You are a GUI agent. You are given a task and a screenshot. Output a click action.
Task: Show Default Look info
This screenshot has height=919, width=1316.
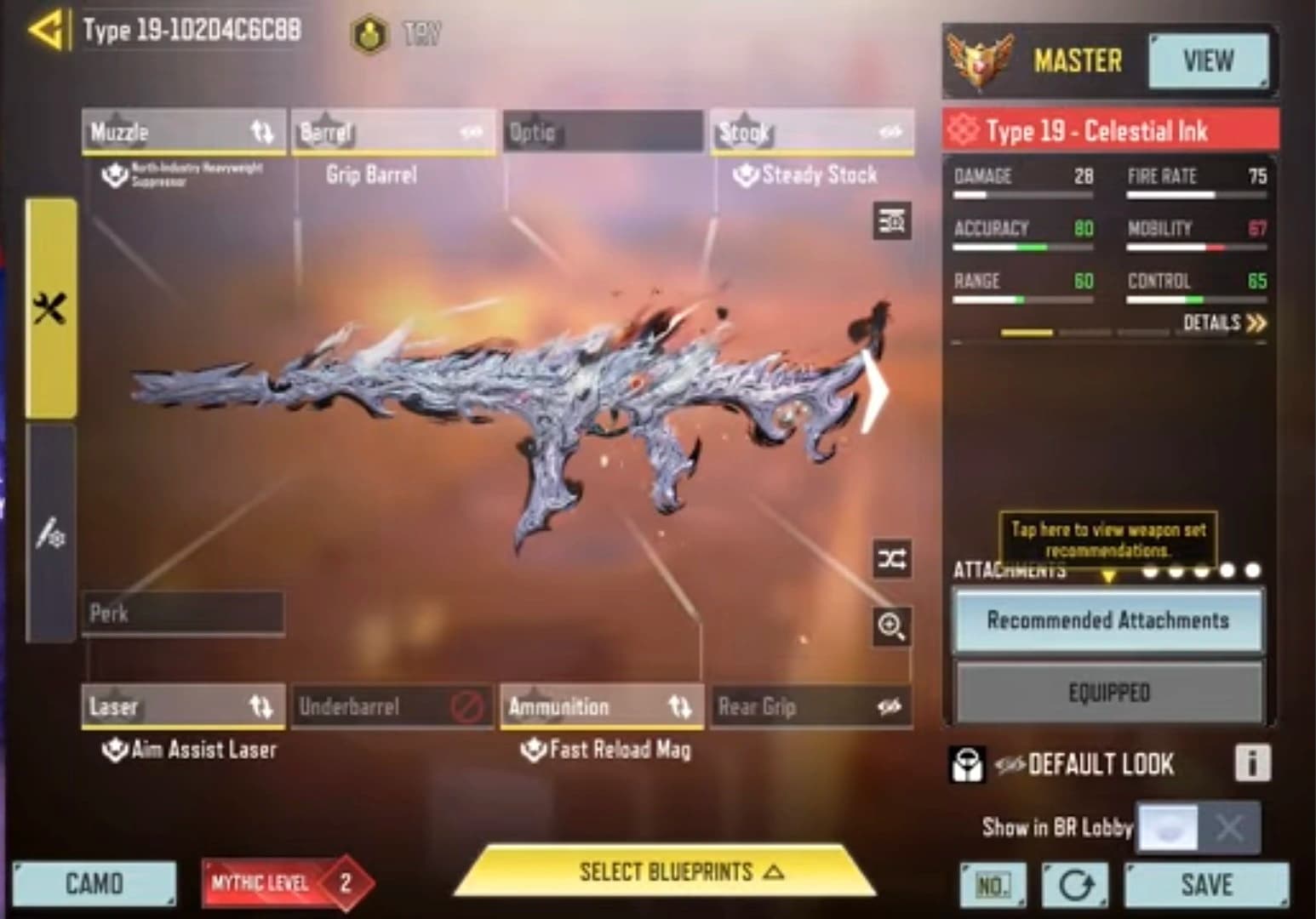pyautogui.click(x=1251, y=763)
